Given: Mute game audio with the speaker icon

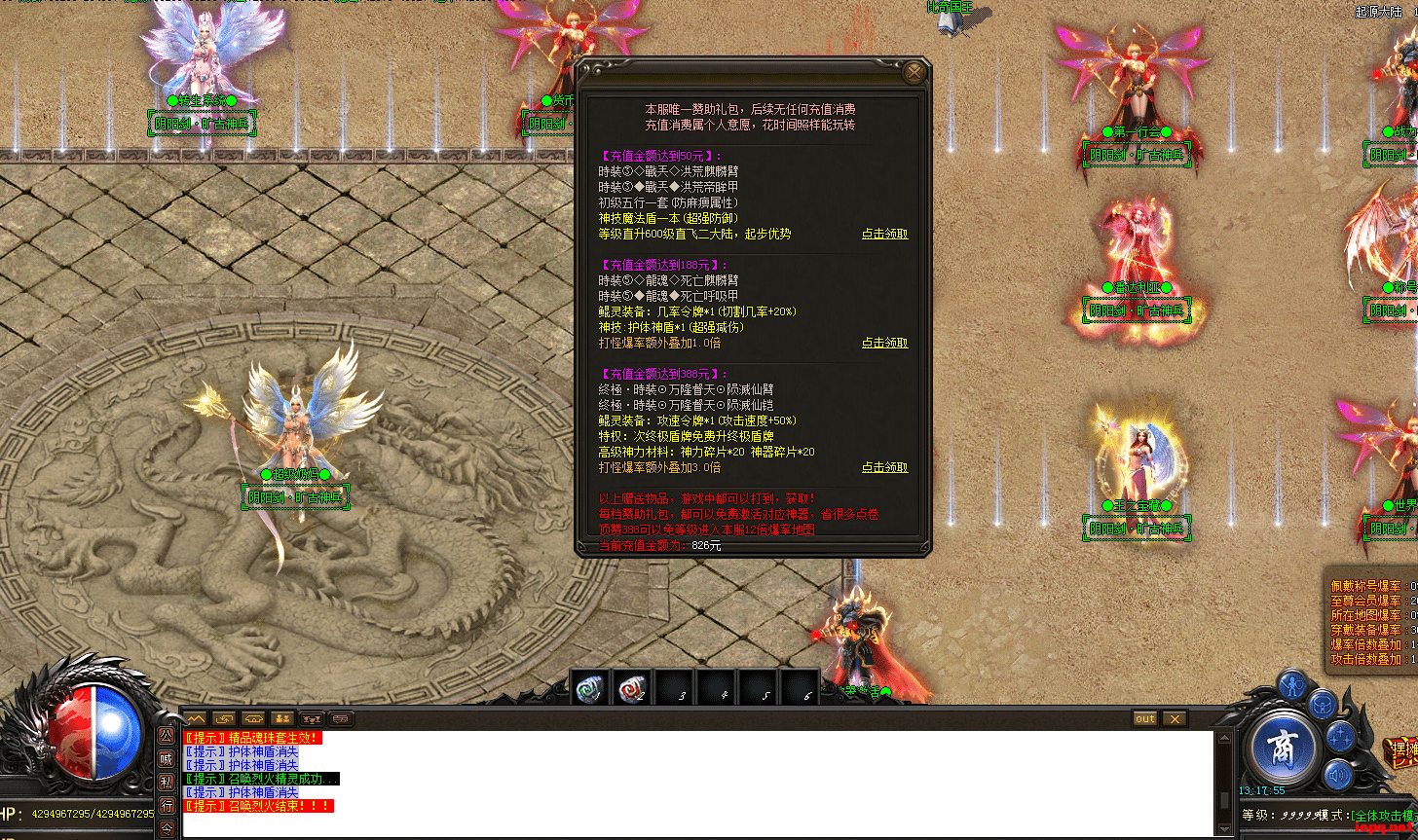Looking at the screenshot, I should [x=1337, y=776].
